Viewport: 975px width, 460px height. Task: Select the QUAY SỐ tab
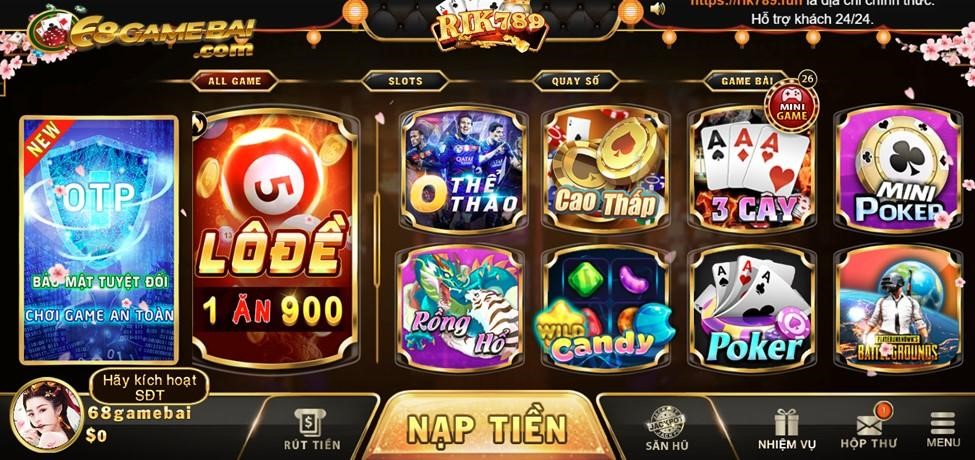[577, 81]
